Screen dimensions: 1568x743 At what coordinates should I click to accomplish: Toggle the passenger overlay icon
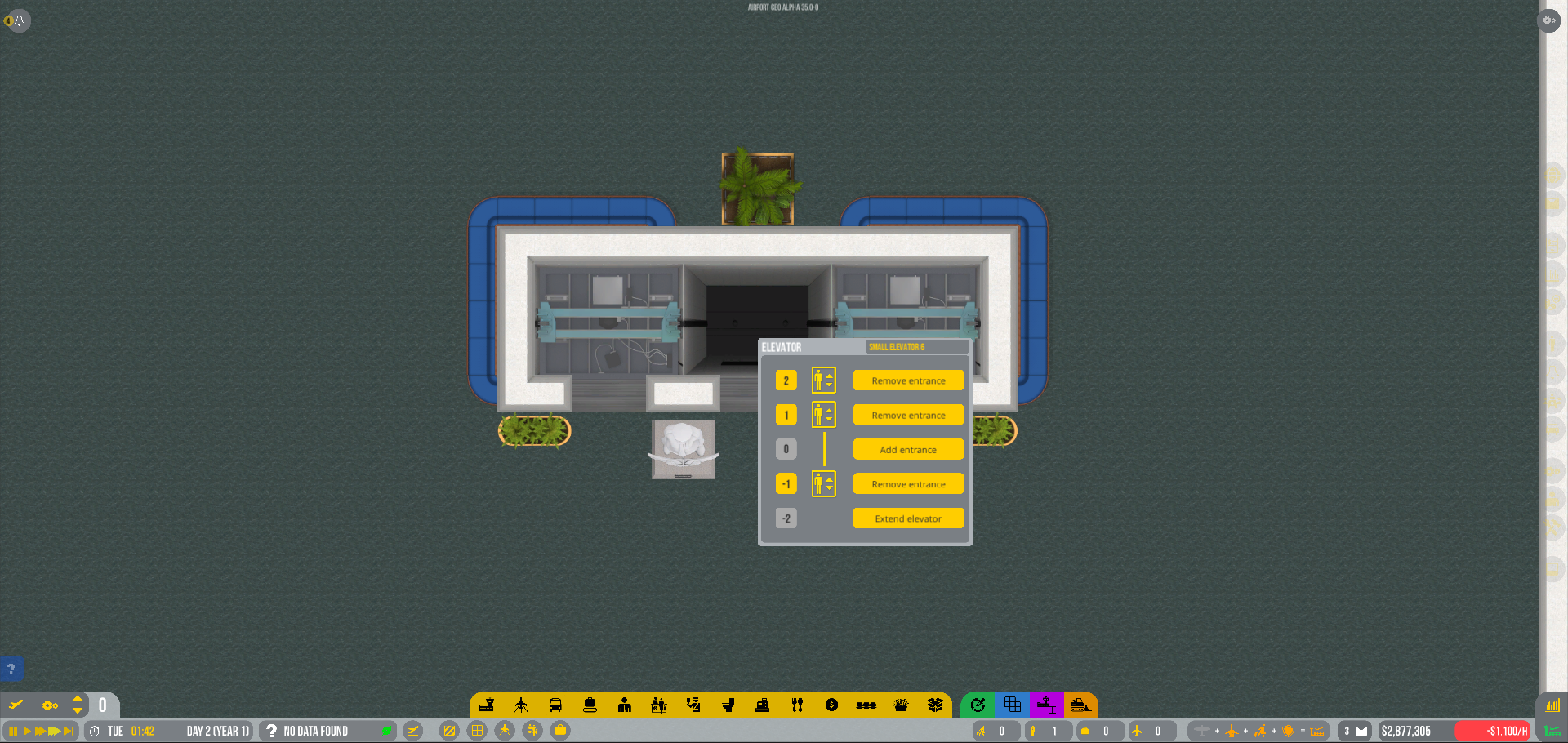(x=532, y=731)
